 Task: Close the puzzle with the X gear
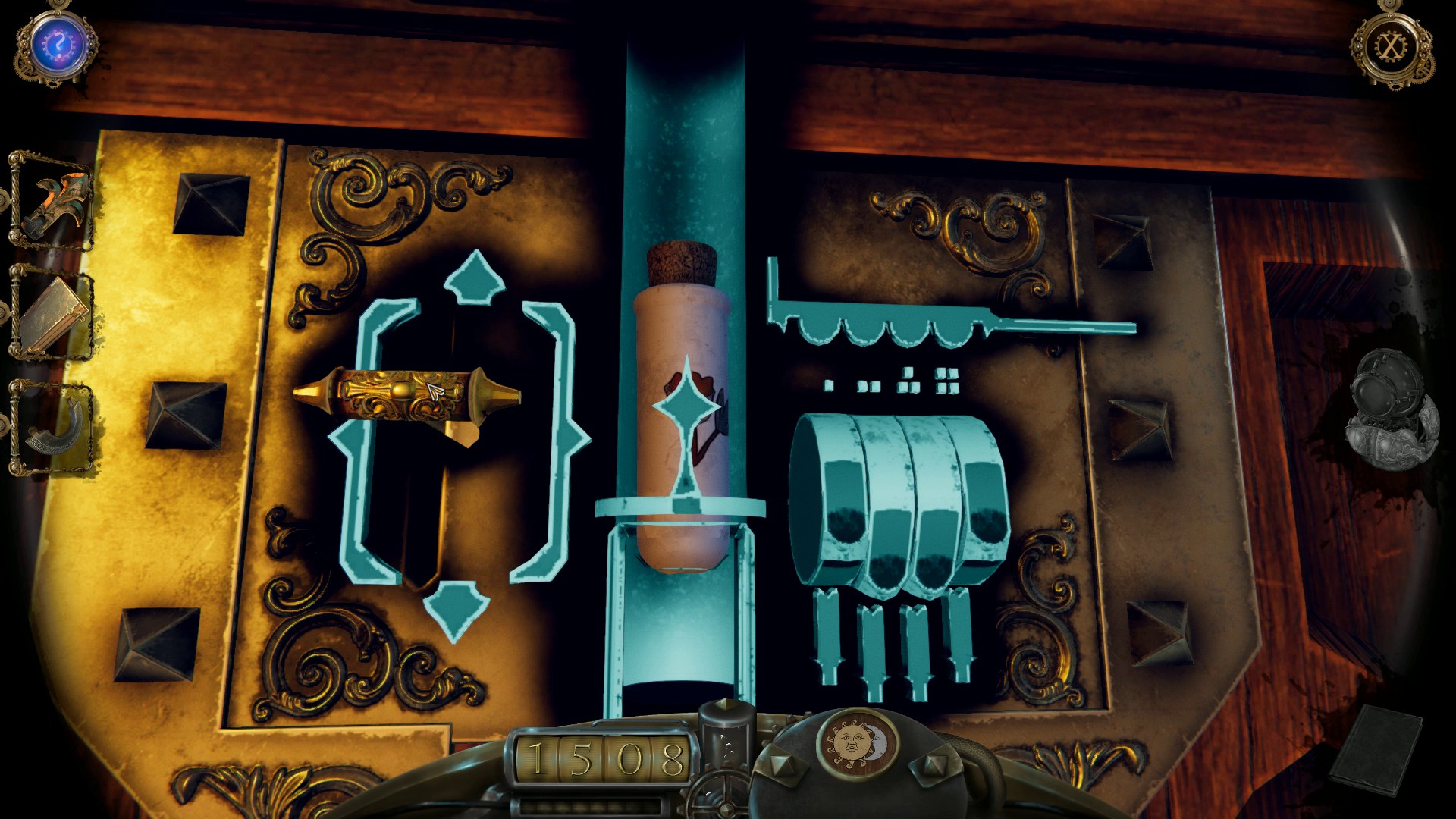click(x=1390, y=47)
